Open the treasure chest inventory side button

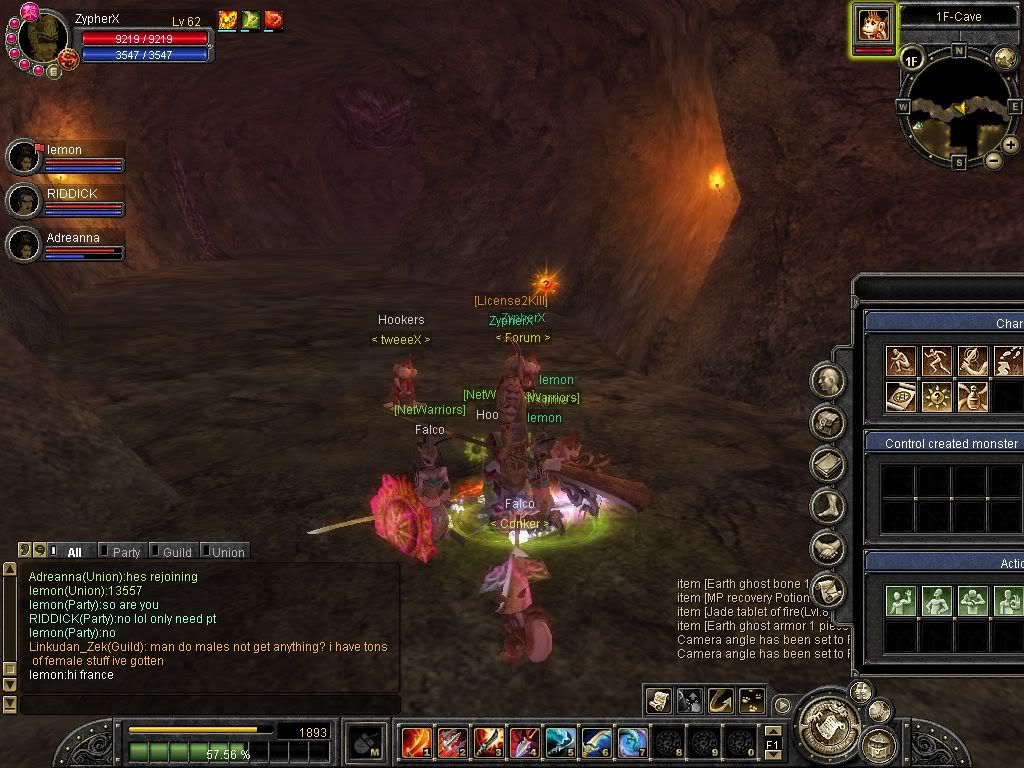coord(828,422)
